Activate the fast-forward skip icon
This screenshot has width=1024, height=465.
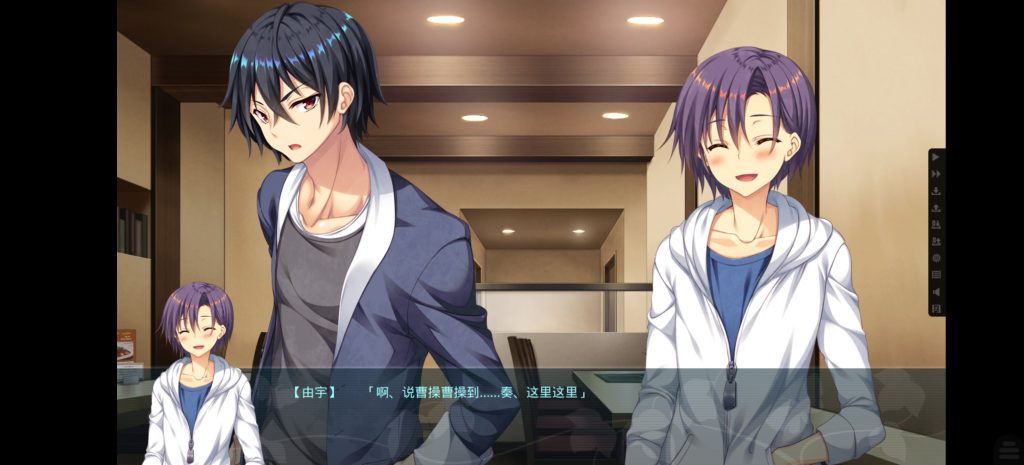coord(936,174)
